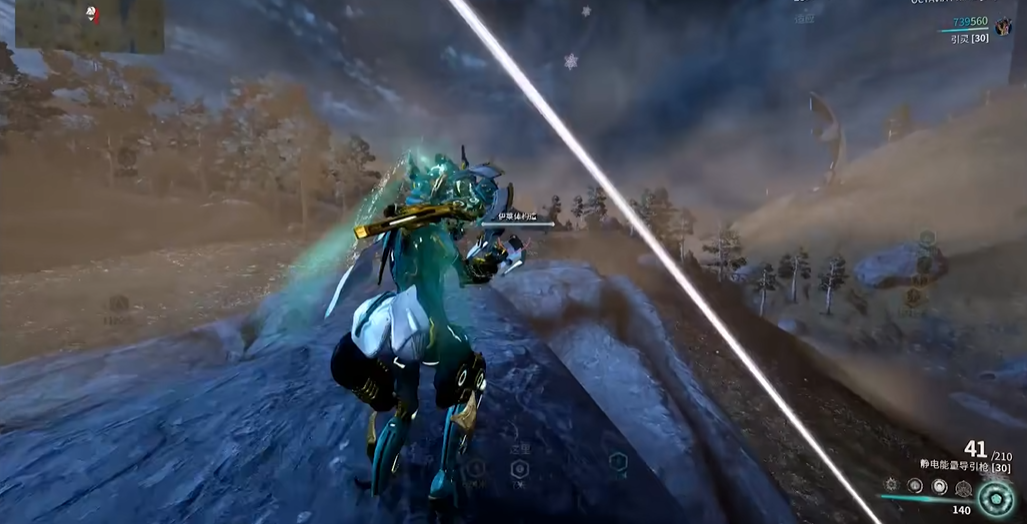The height and width of the screenshot is (524, 1027).
Task: Trigger Octavia's Resonator ability icon
Action: point(915,486)
